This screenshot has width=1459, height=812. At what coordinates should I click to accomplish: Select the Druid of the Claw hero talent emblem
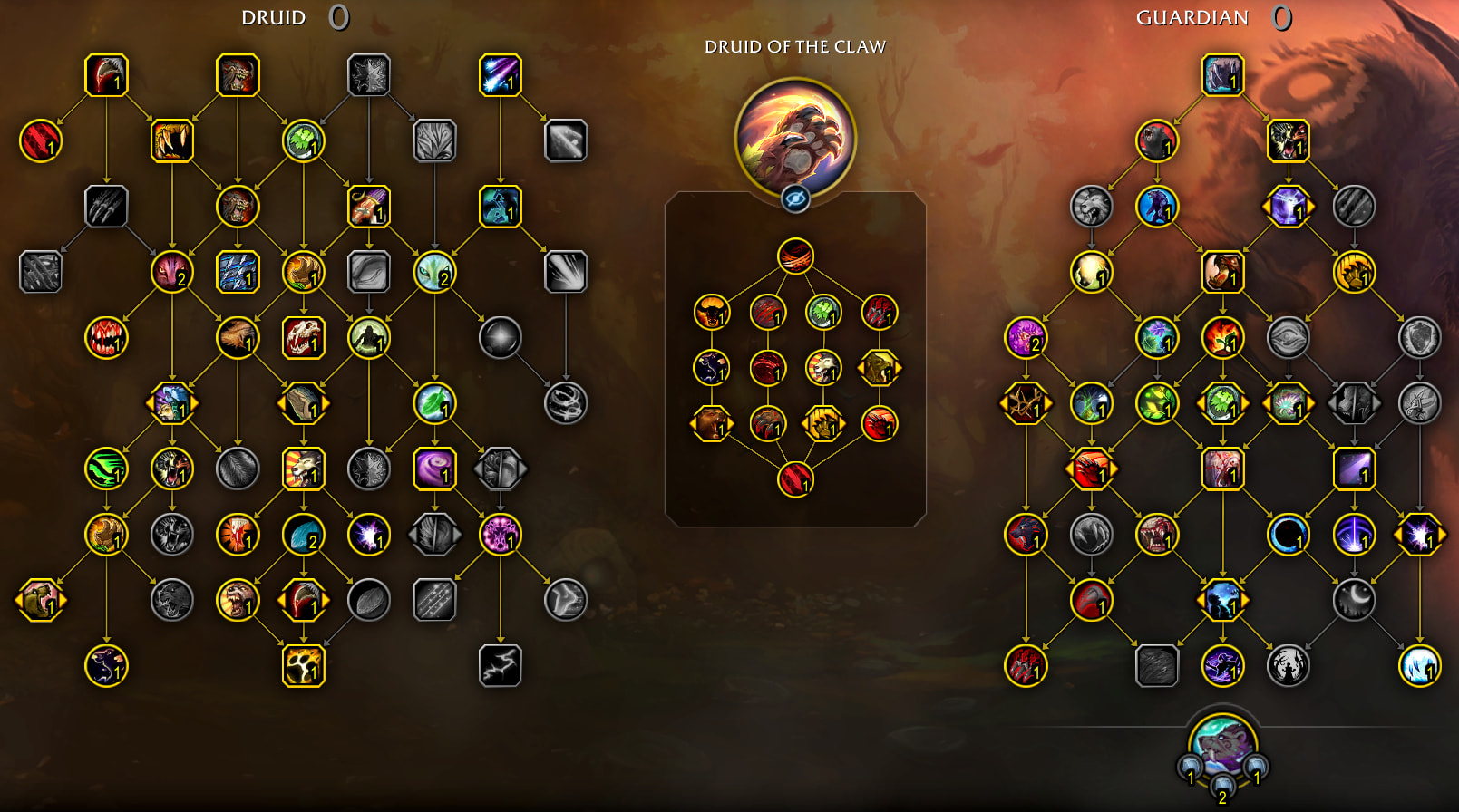point(794,136)
